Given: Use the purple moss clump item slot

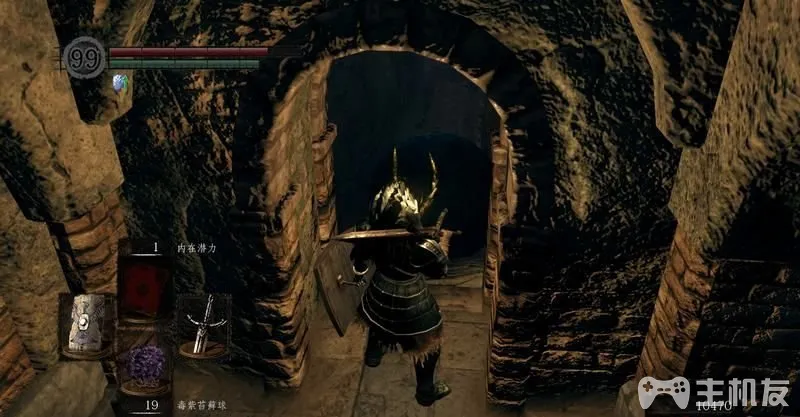Looking at the screenshot, I should 144,367.
